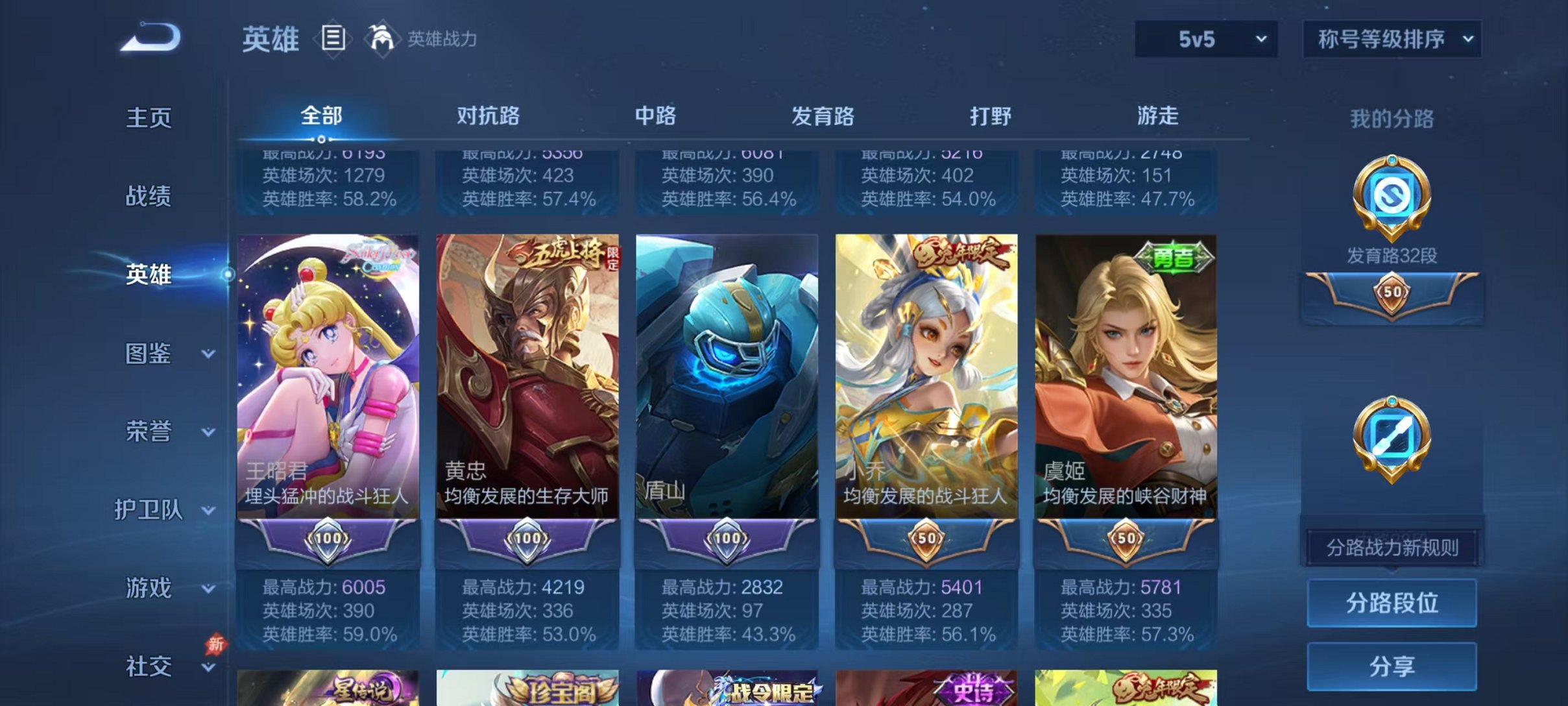Switch to the 发育路 tab

(x=823, y=116)
